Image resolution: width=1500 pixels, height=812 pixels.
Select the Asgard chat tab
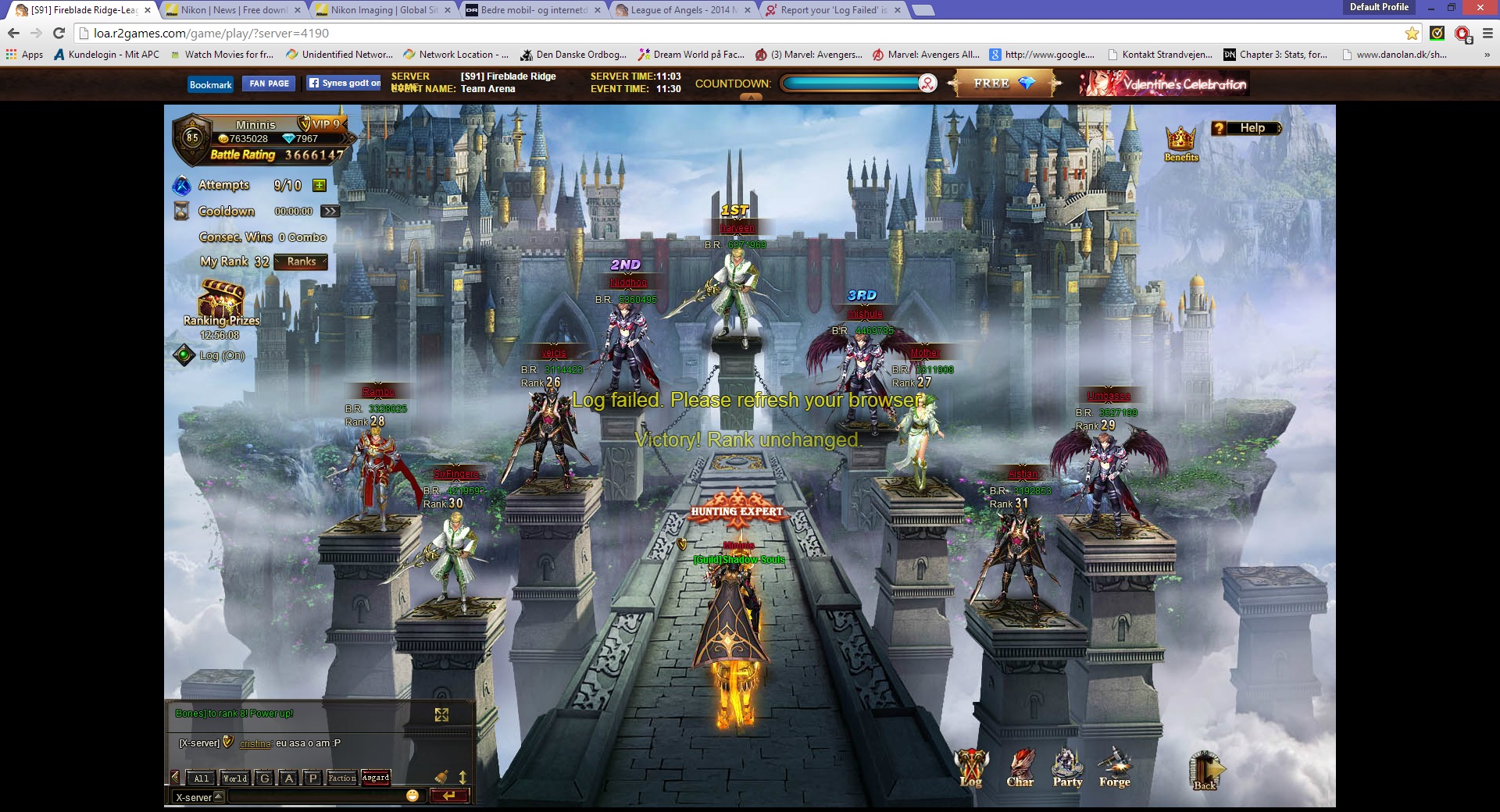point(376,778)
